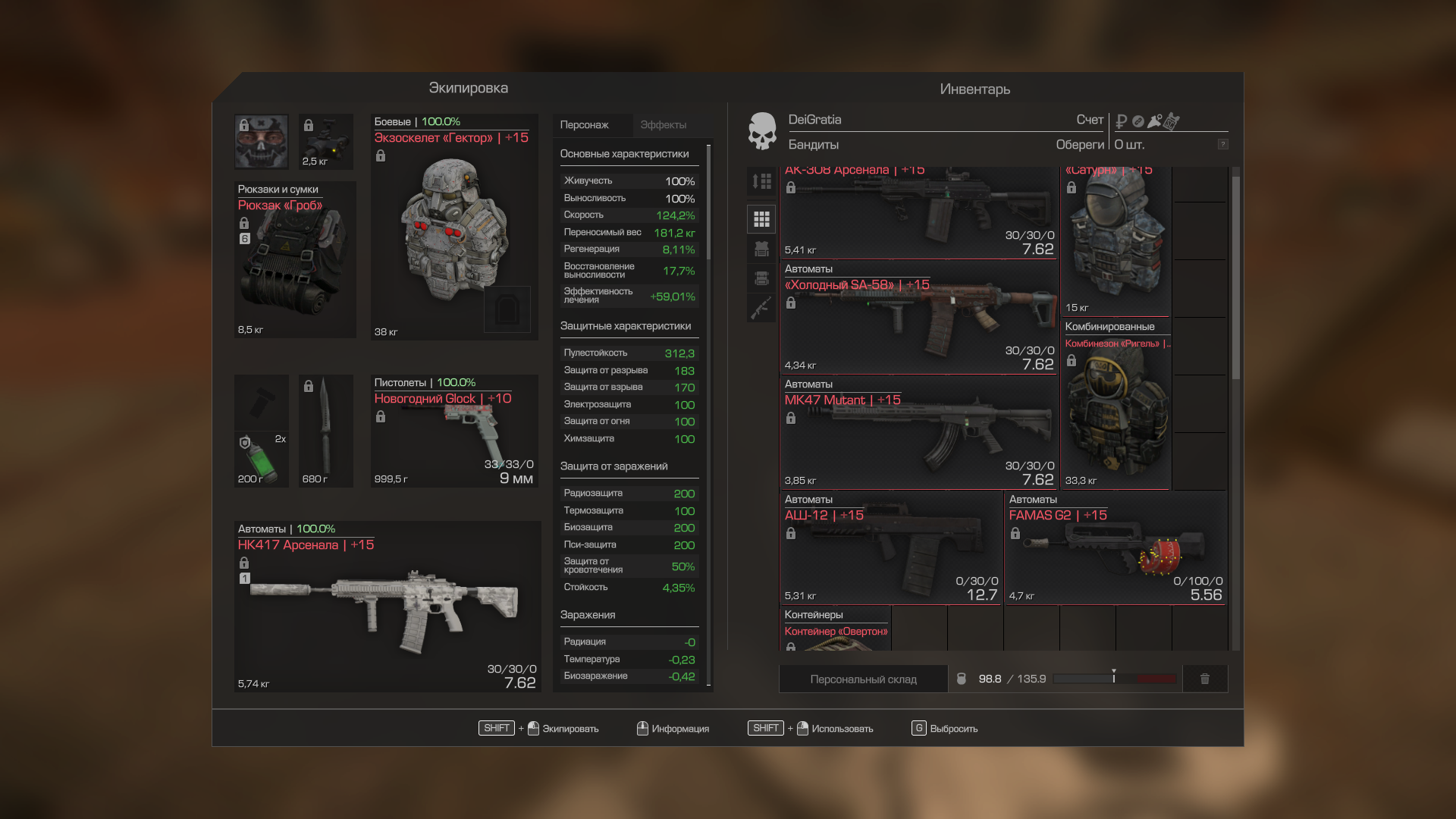The image size is (1456, 819).
Task: Select the green canister consumable slot
Action: point(261,460)
